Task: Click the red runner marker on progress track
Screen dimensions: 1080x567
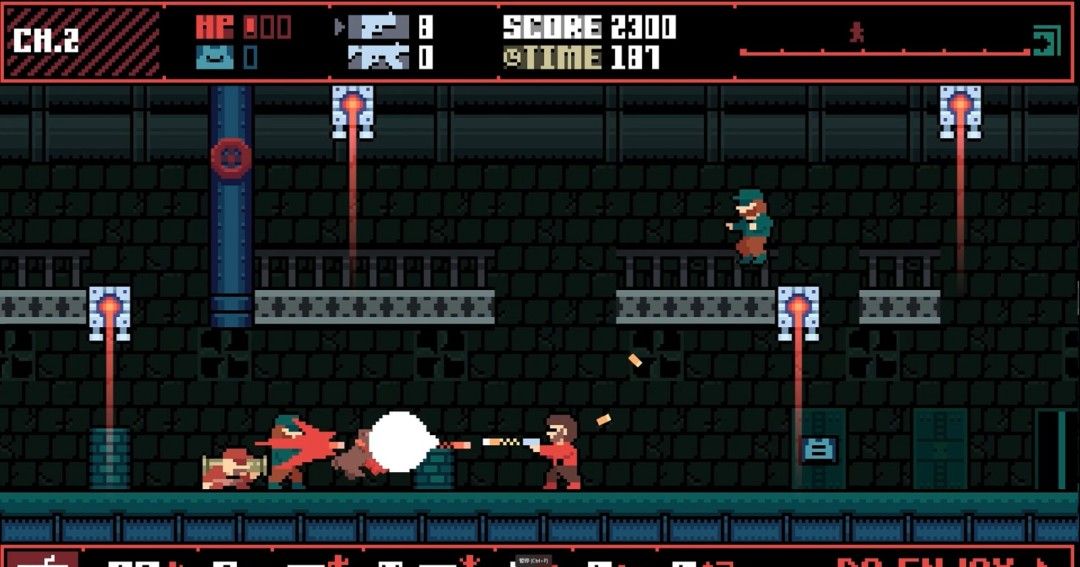Action: tap(856, 33)
